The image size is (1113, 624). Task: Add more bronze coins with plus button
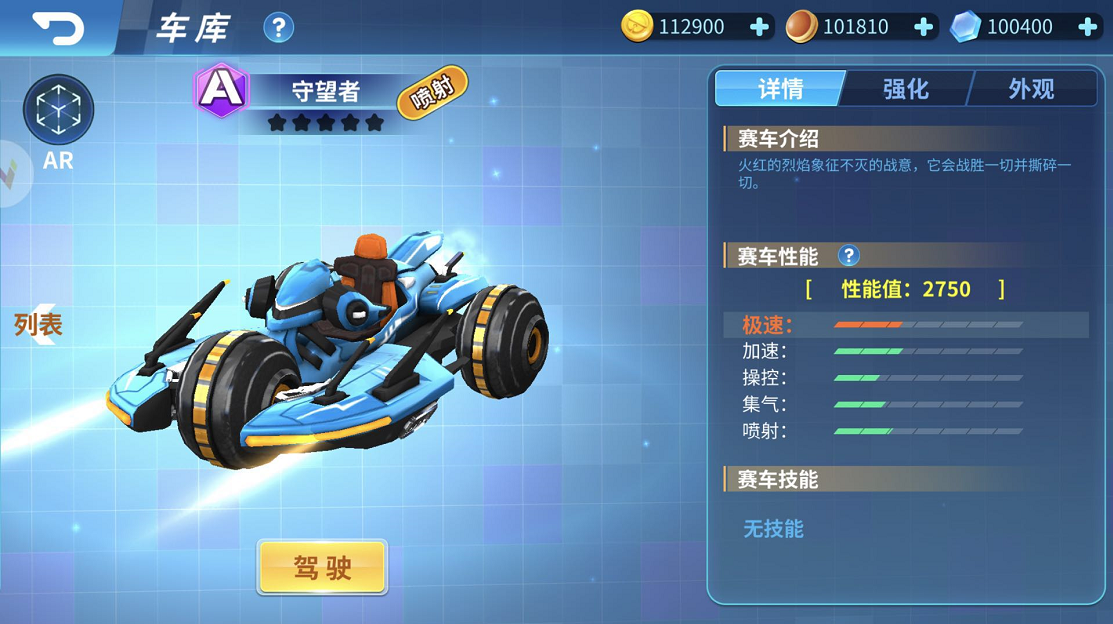point(924,27)
